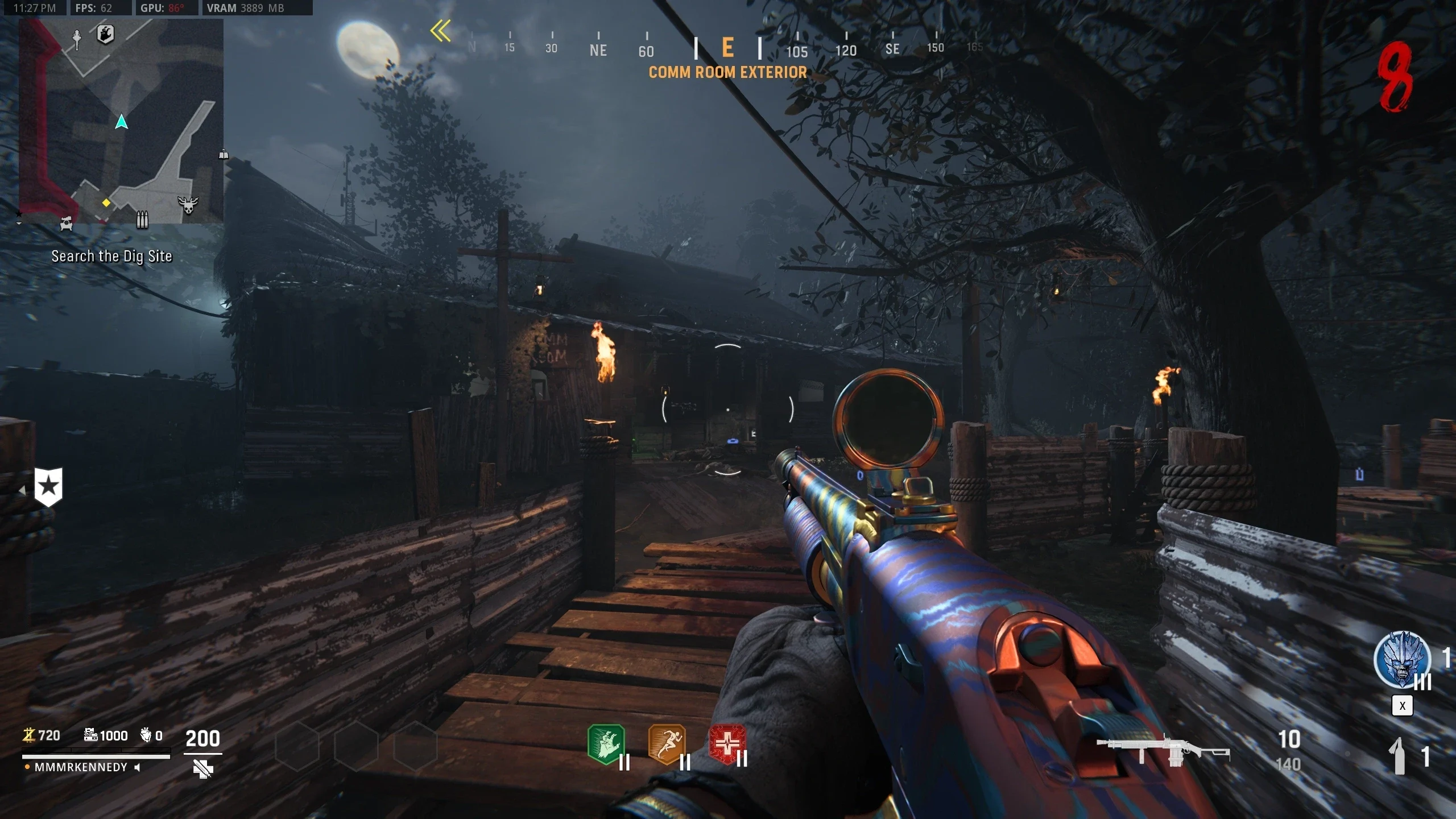Select the shotgun weapon silhouette icon
The image size is (1456, 819).
pyautogui.click(x=1163, y=752)
